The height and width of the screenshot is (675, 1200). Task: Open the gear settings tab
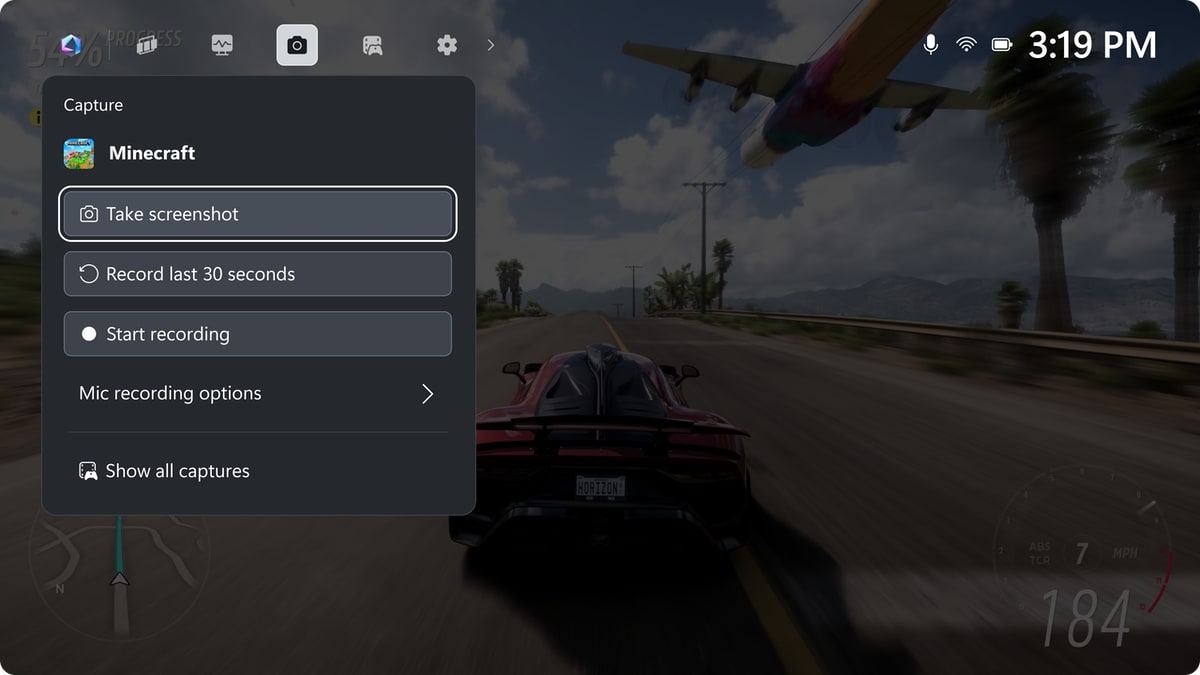pos(447,45)
